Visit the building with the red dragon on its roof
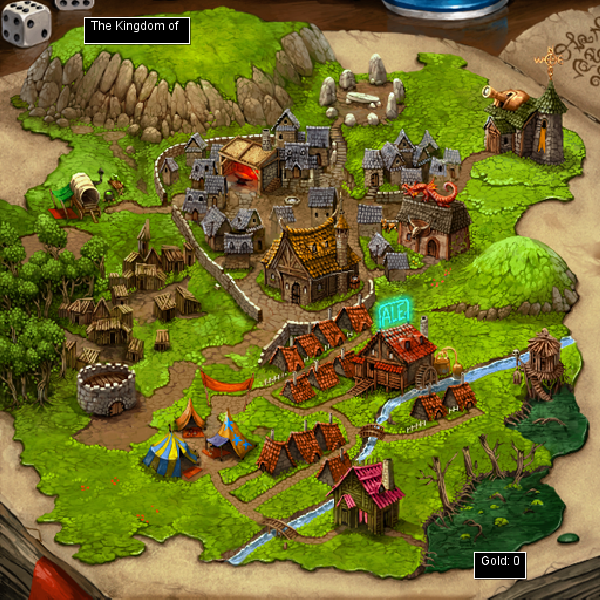The width and height of the screenshot is (600, 600). [x=434, y=220]
